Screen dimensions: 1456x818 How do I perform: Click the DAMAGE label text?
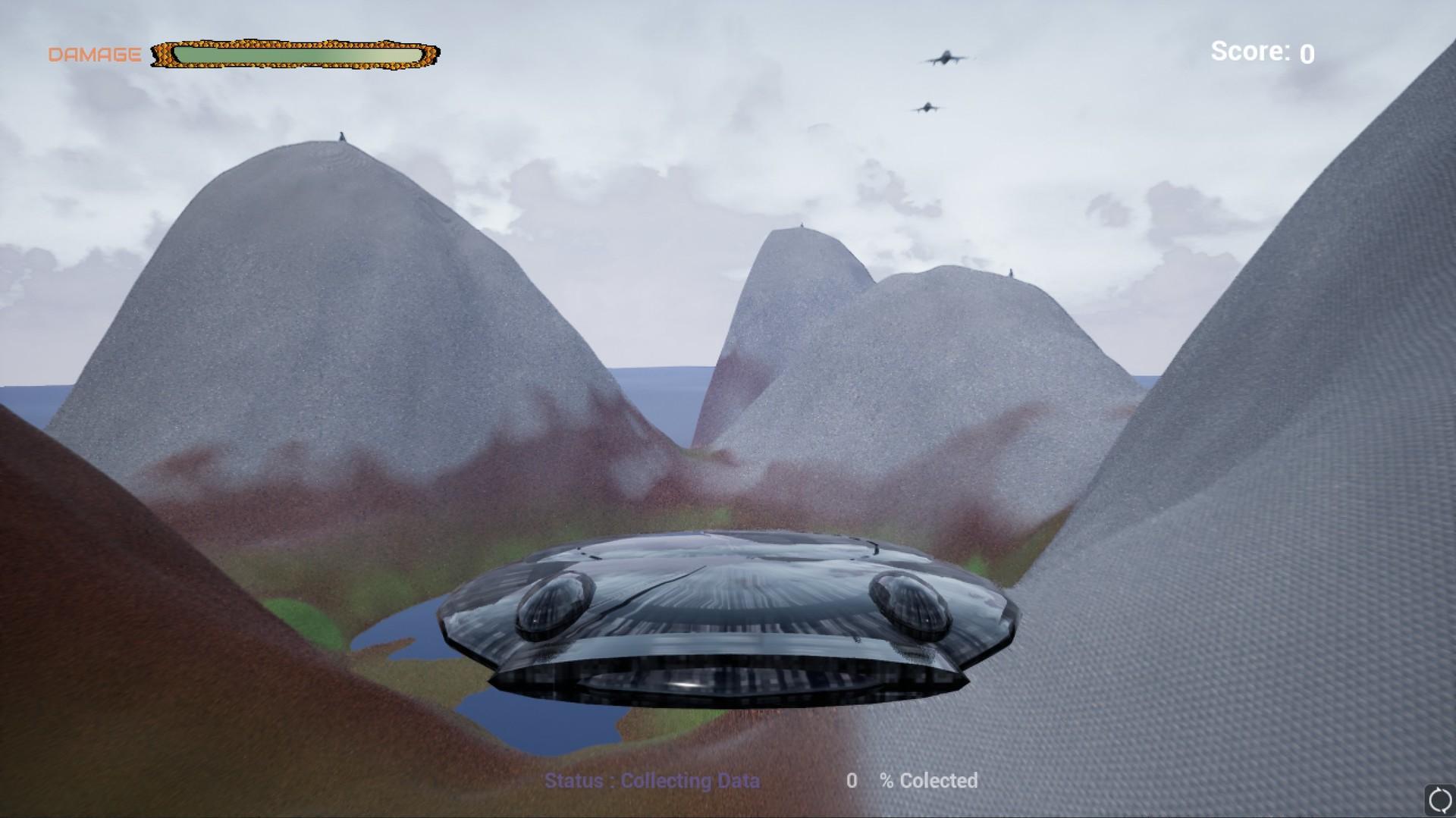coord(94,53)
